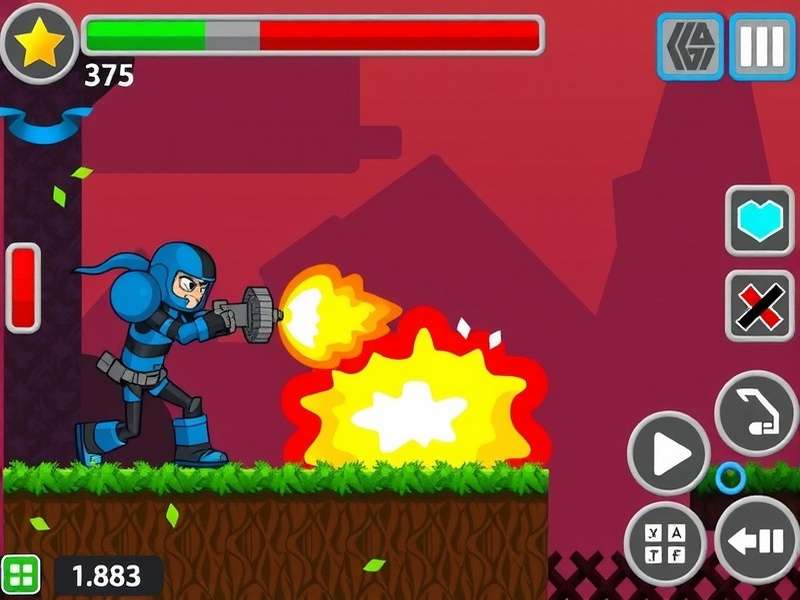Activate the cyan heart ability
This screenshot has width=800, height=600.
[x=759, y=220]
